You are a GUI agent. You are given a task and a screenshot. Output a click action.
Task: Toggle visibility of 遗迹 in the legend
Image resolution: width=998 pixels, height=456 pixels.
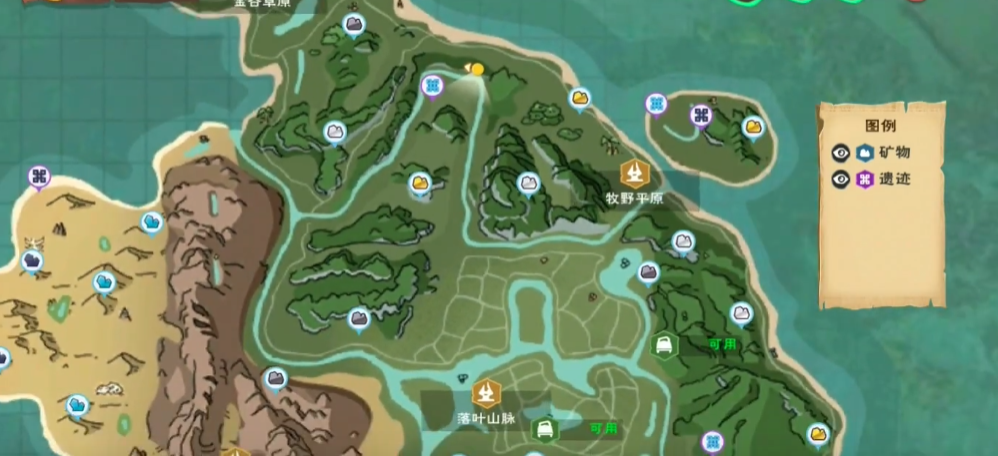point(841,179)
